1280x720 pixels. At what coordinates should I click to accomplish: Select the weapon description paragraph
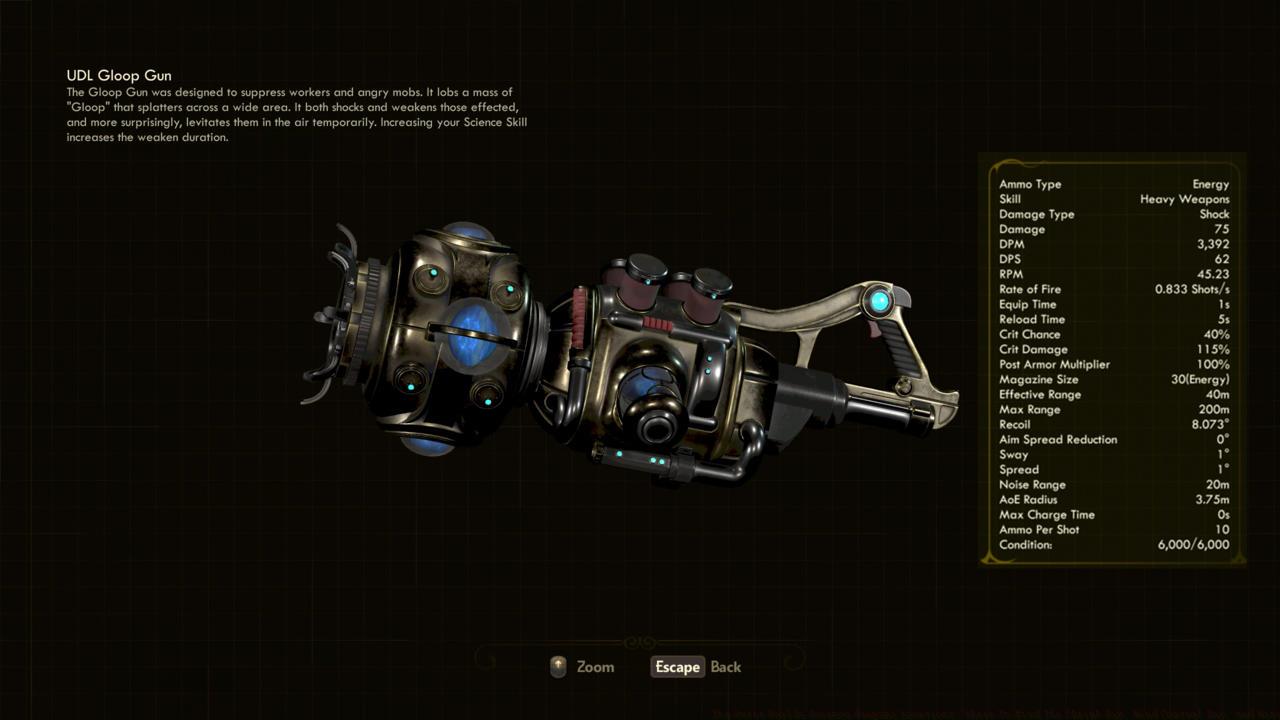296,112
